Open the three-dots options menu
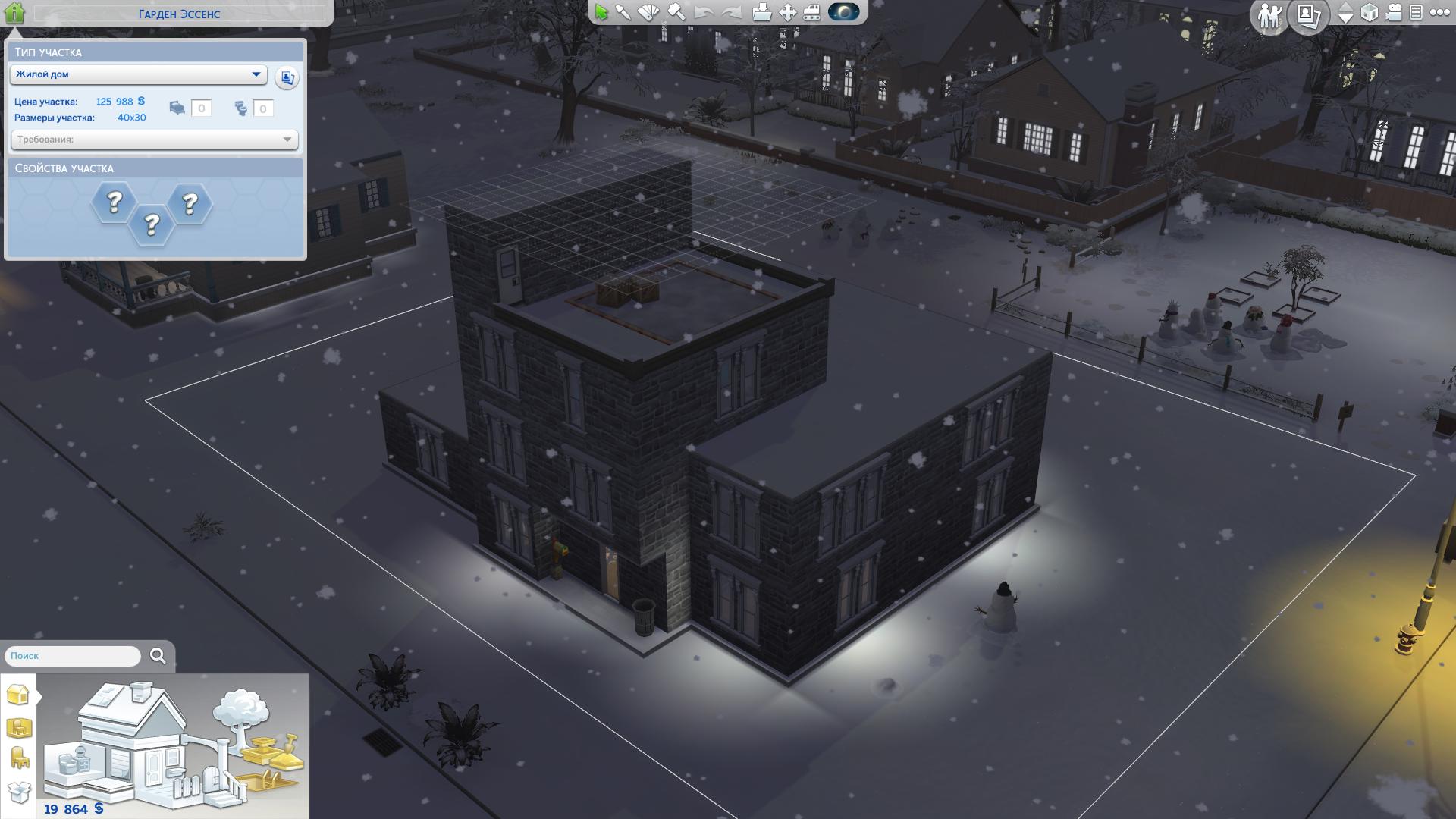1456x819 pixels. pyautogui.click(x=1439, y=13)
